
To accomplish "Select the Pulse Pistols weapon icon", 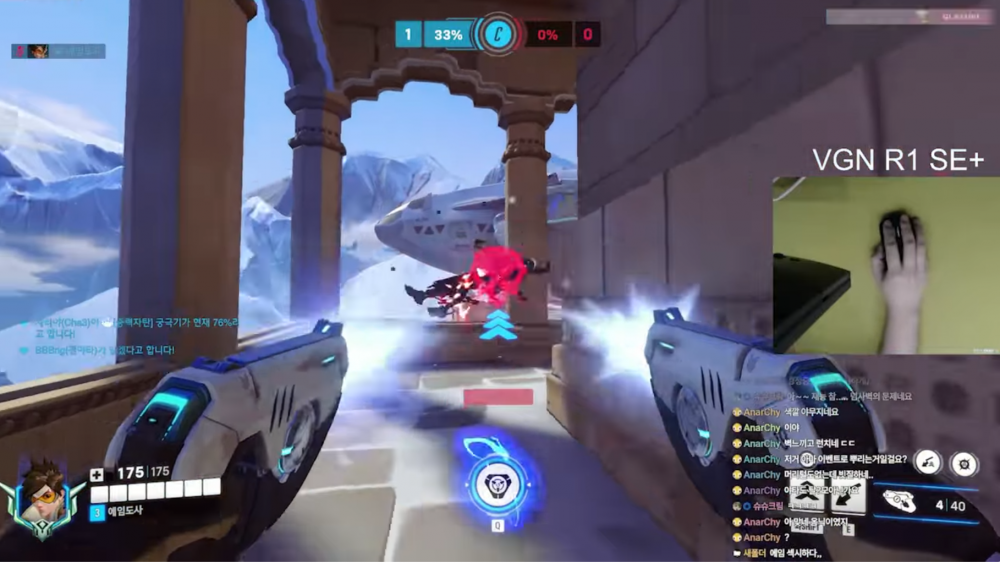I will click(x=904, y=503).
